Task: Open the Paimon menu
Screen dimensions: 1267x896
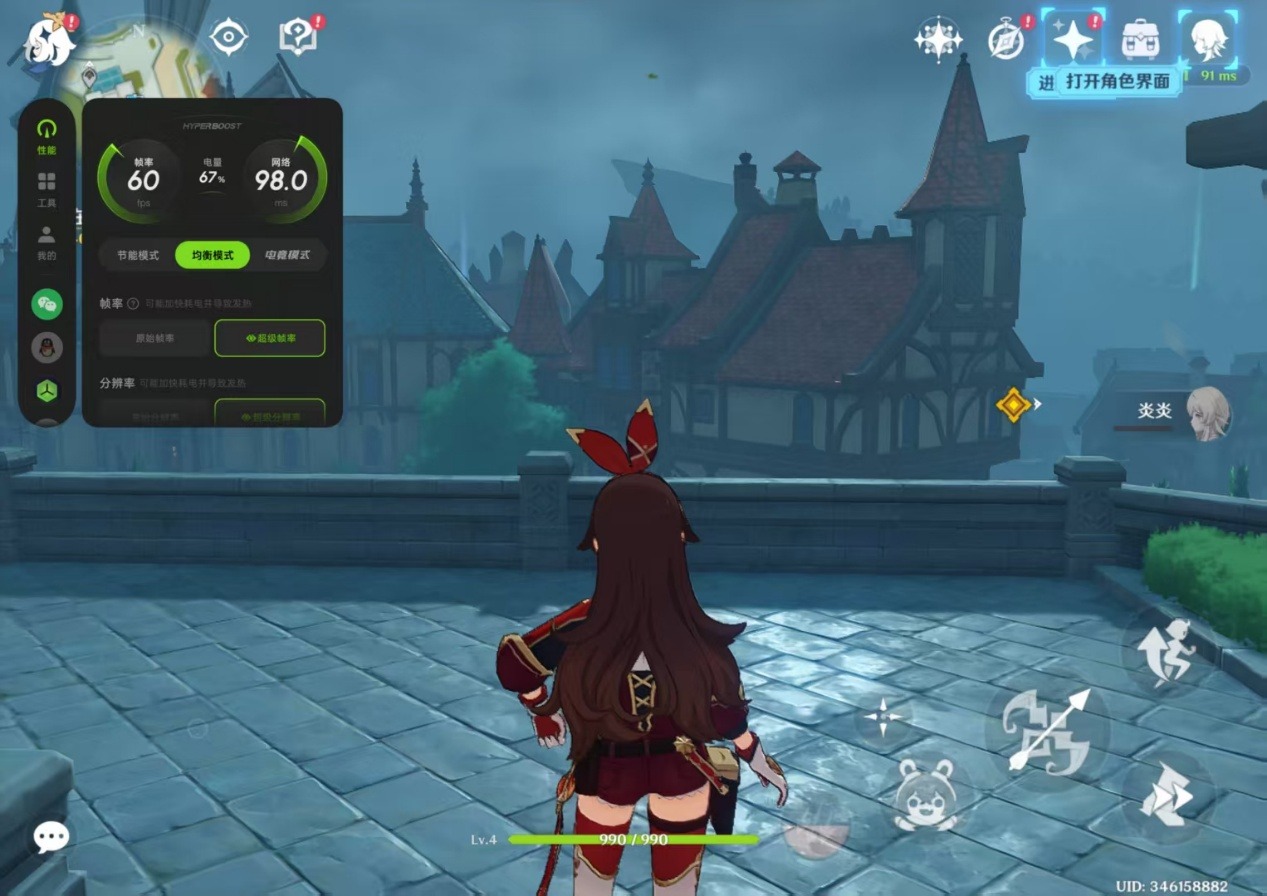Action: point(50,40)
